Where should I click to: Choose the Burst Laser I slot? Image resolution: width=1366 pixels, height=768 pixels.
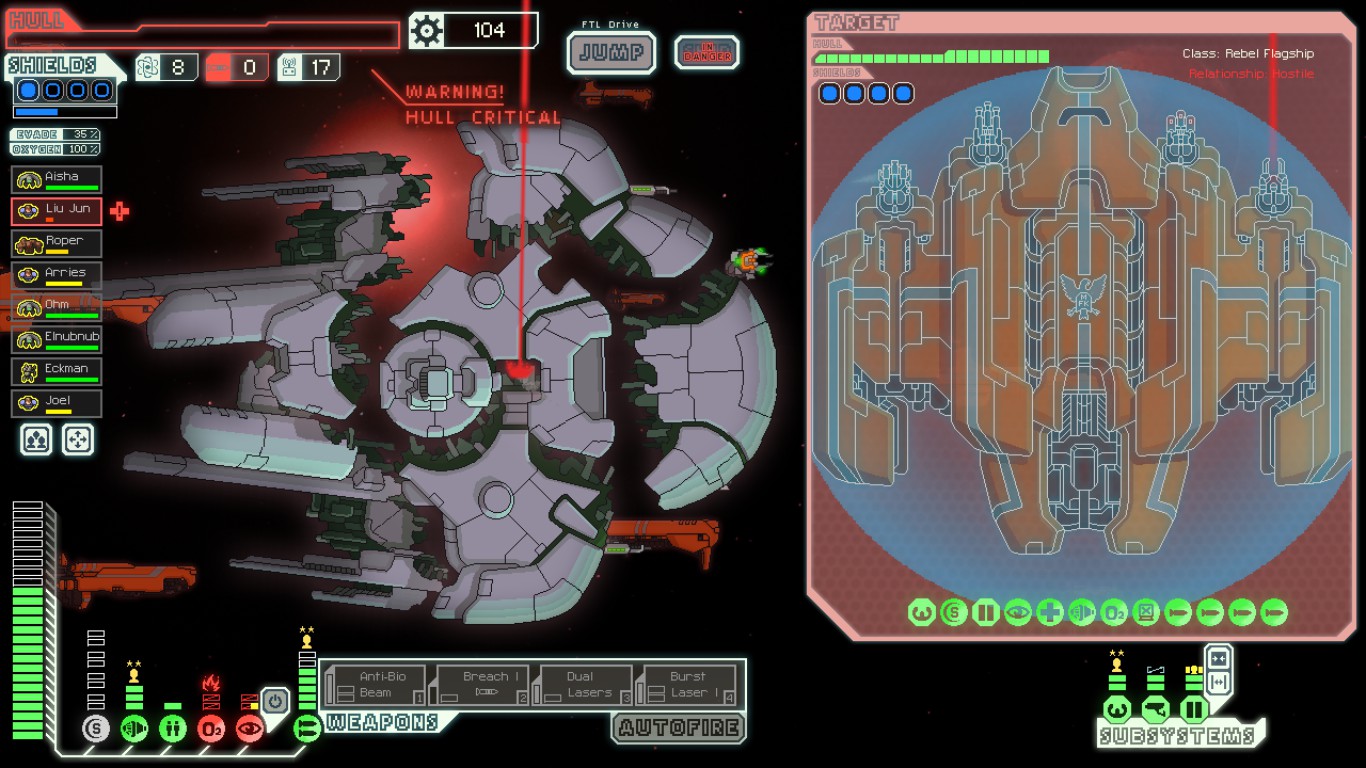pyautogui.click(x=690, y=685)
